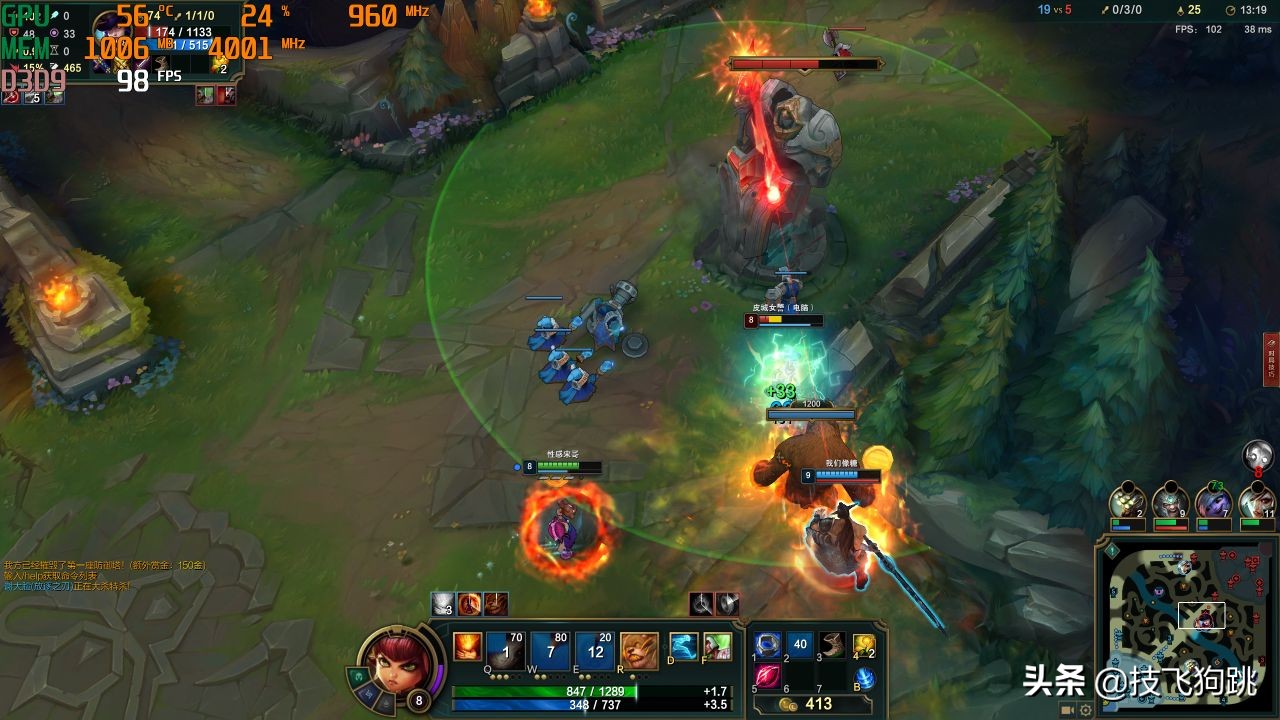The height and width of the screenshot is (720, 1280).
Task: Use the Ghost summoner spell on D
Action: [683, 646]
